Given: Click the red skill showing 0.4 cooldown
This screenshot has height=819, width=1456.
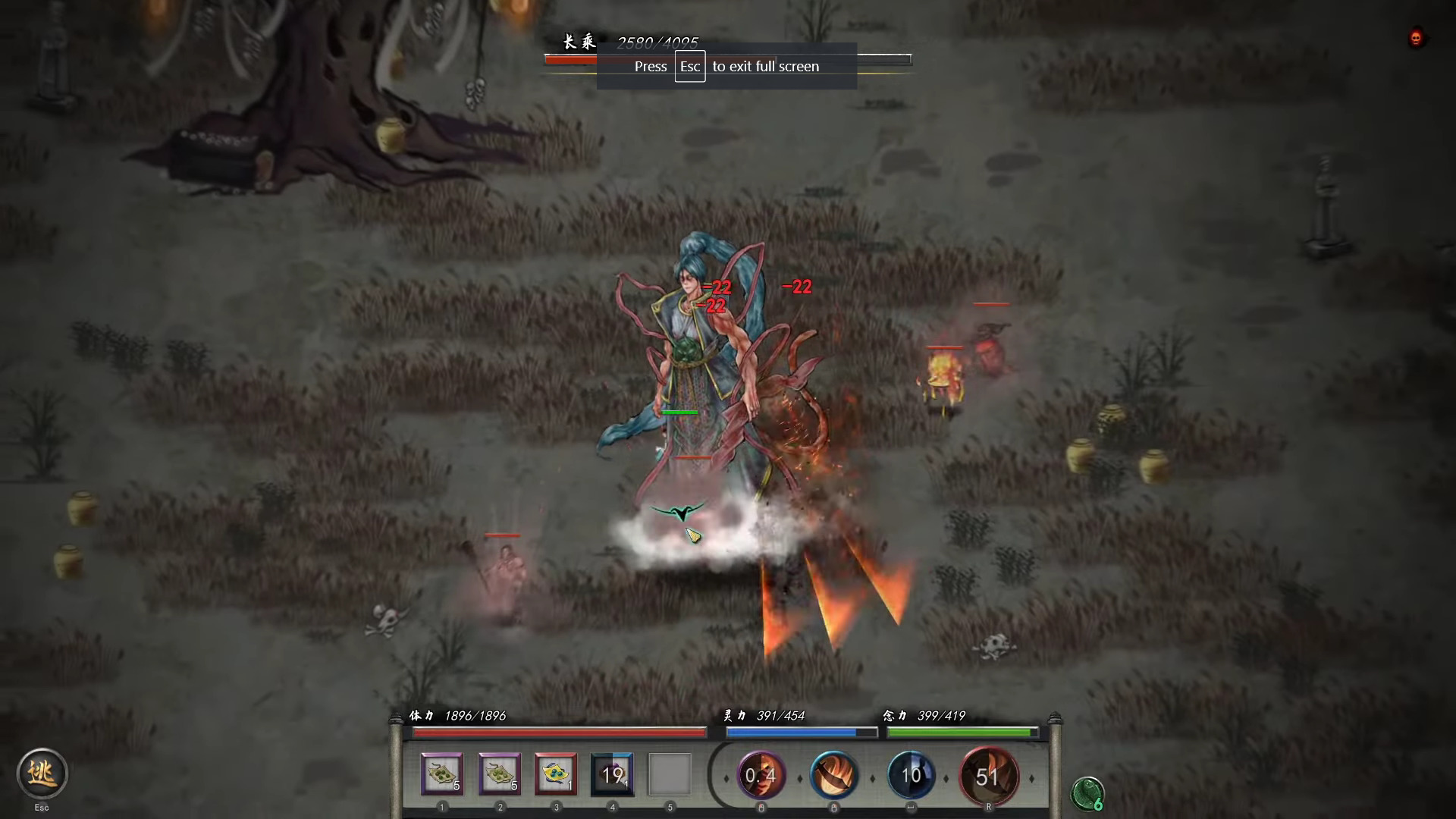Looking at the screenshot, I should click(761, 775).
